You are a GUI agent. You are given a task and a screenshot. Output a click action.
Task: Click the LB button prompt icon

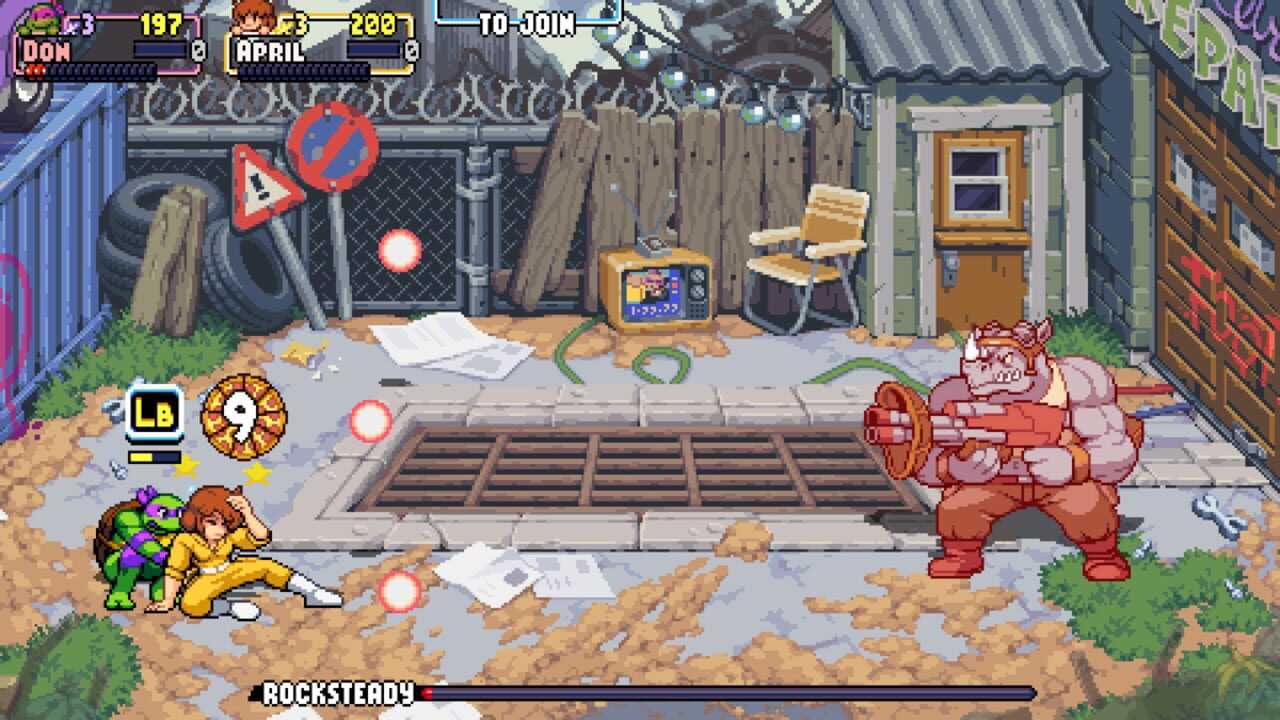pyautogui.click(x=155, y=412)
